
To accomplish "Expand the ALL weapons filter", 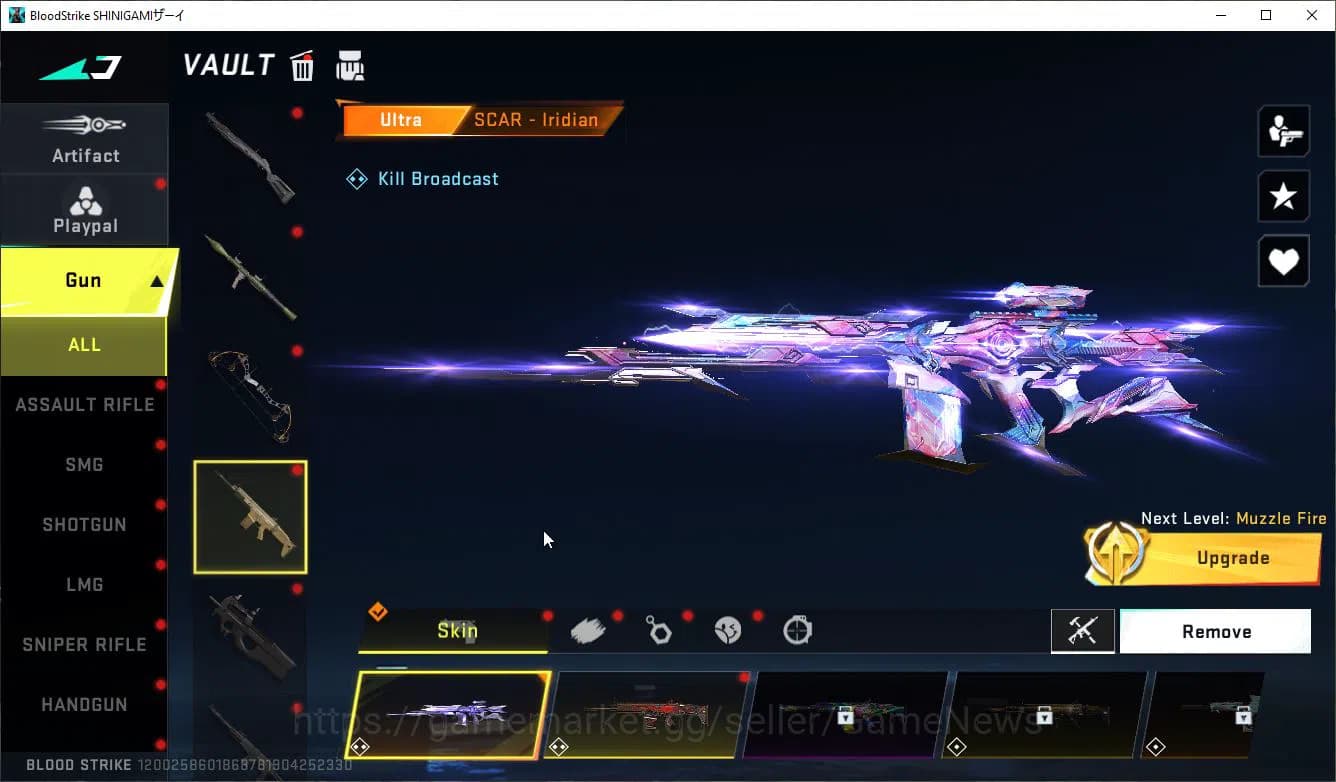I will click(84, 344).
